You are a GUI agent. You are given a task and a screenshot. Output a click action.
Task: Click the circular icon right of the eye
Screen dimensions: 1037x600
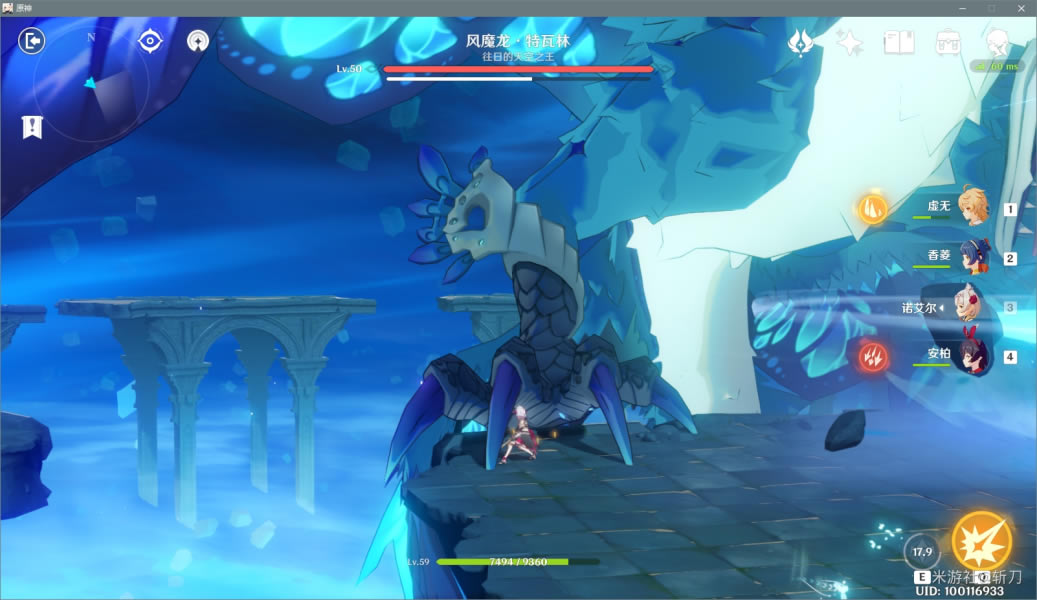coord(198,41)
